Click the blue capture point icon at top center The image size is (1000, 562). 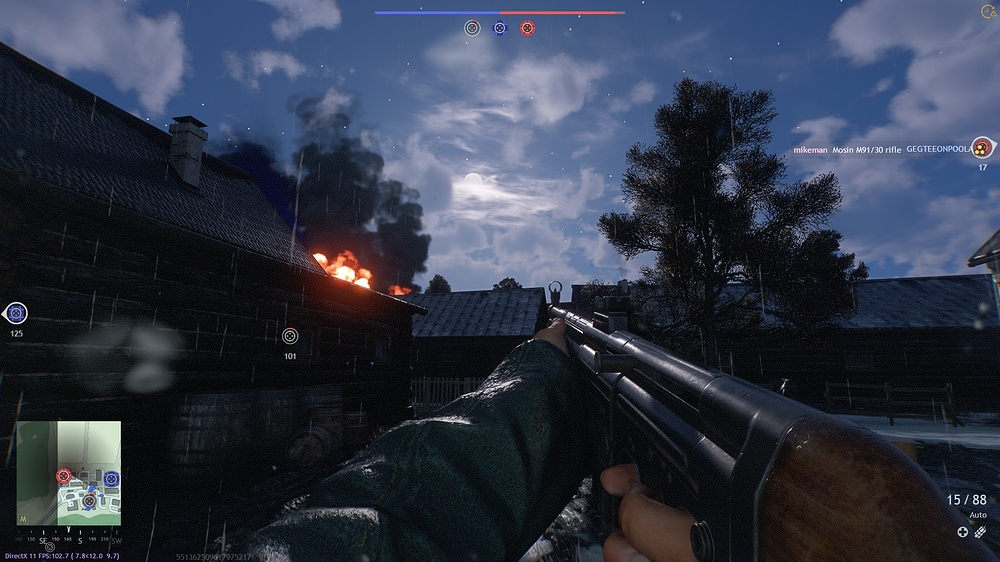tap(500, 28)
